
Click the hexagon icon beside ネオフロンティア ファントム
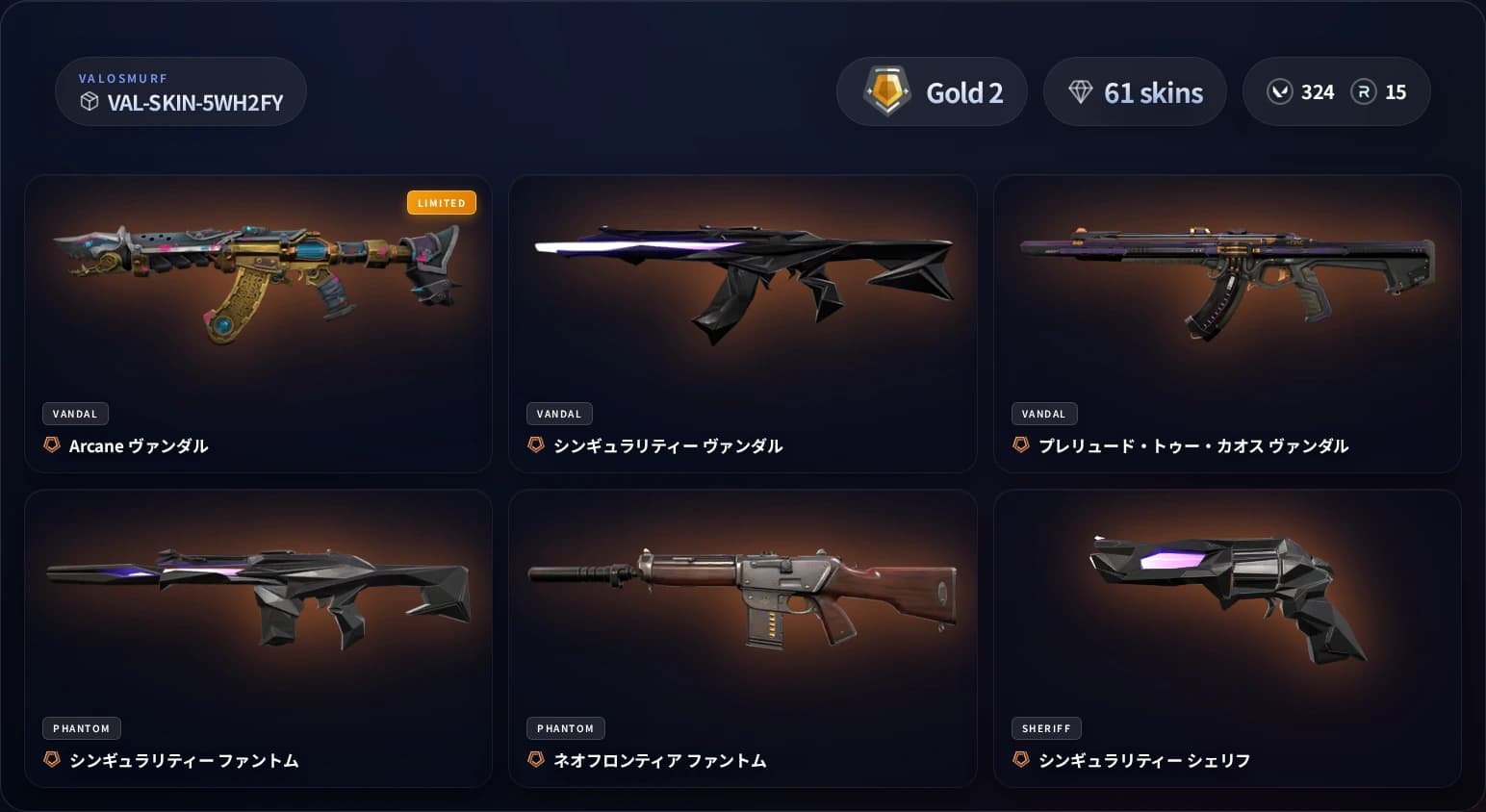[x=537, y=760]
